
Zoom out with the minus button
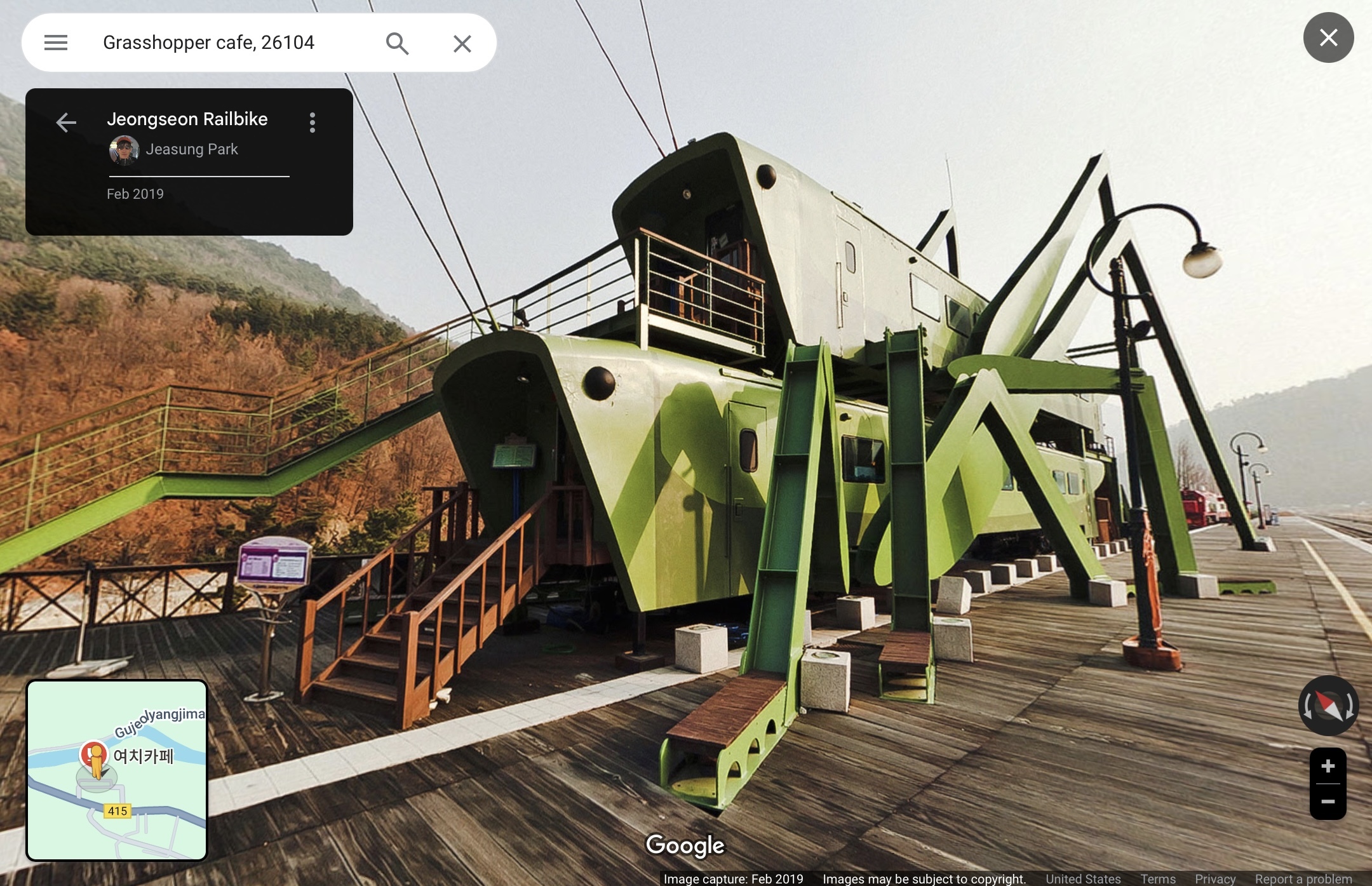tap(1328, 802)
